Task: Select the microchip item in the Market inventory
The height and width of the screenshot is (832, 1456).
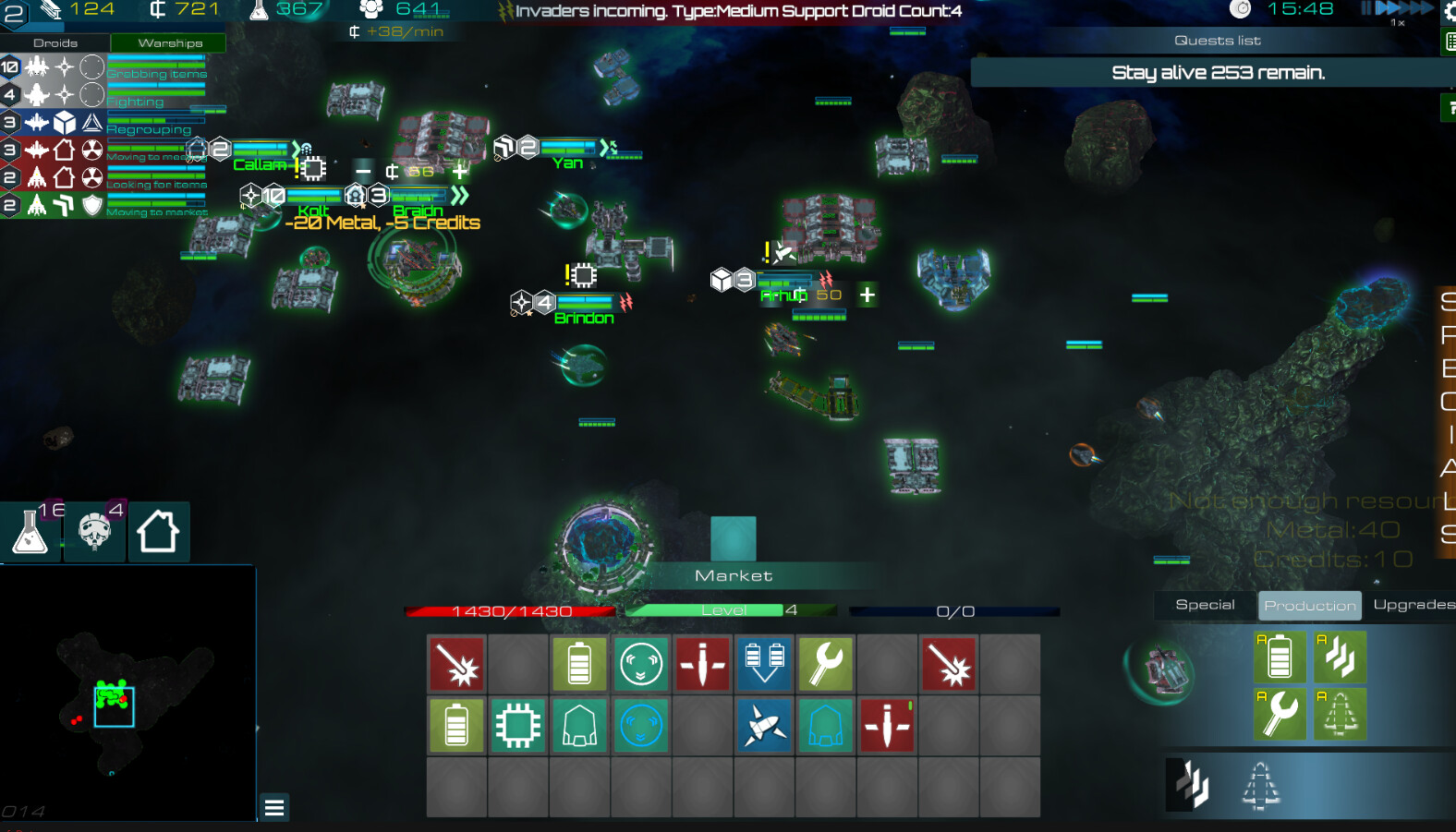Action: pos(517,725)
